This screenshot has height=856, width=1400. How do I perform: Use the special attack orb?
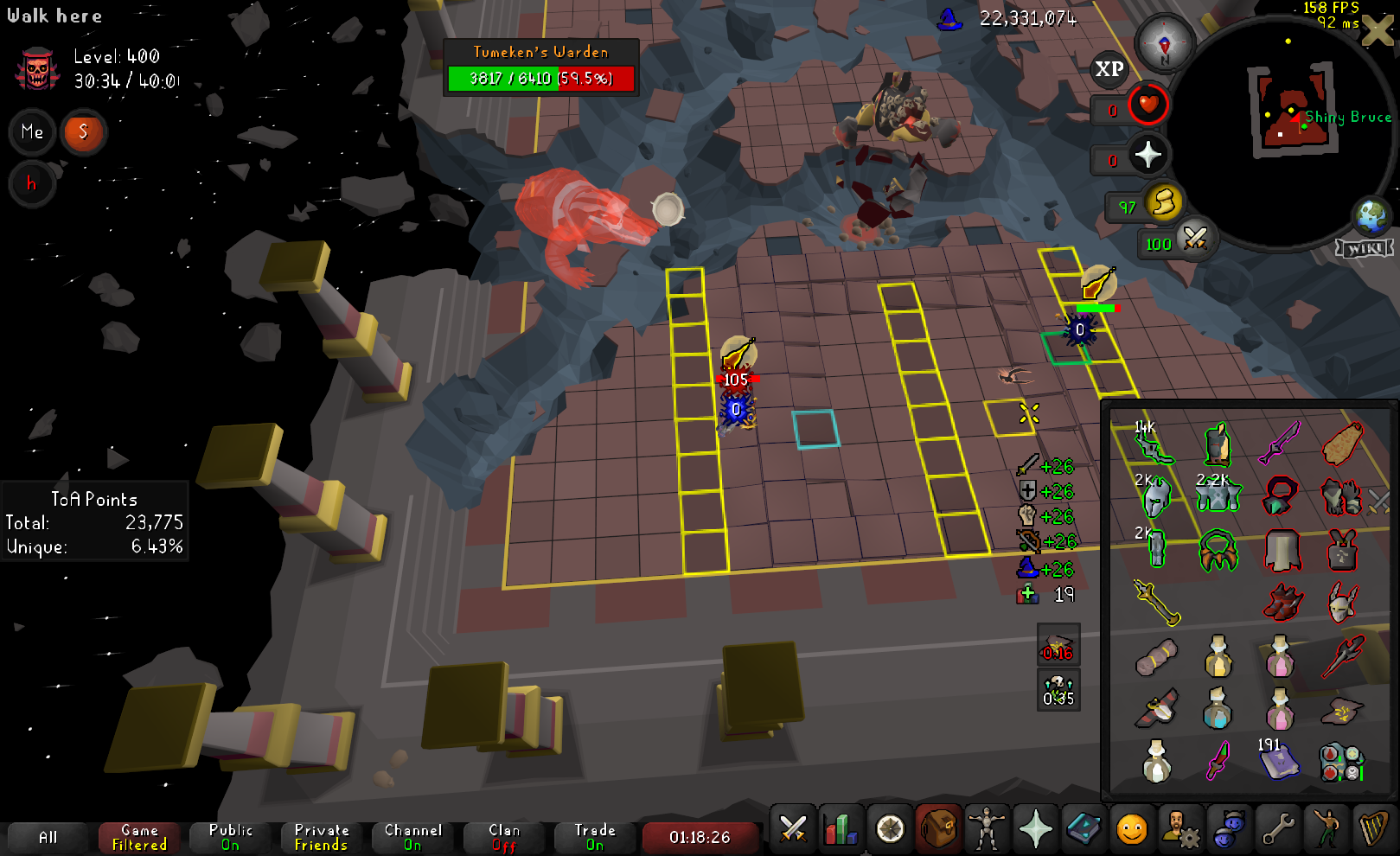1195,238
